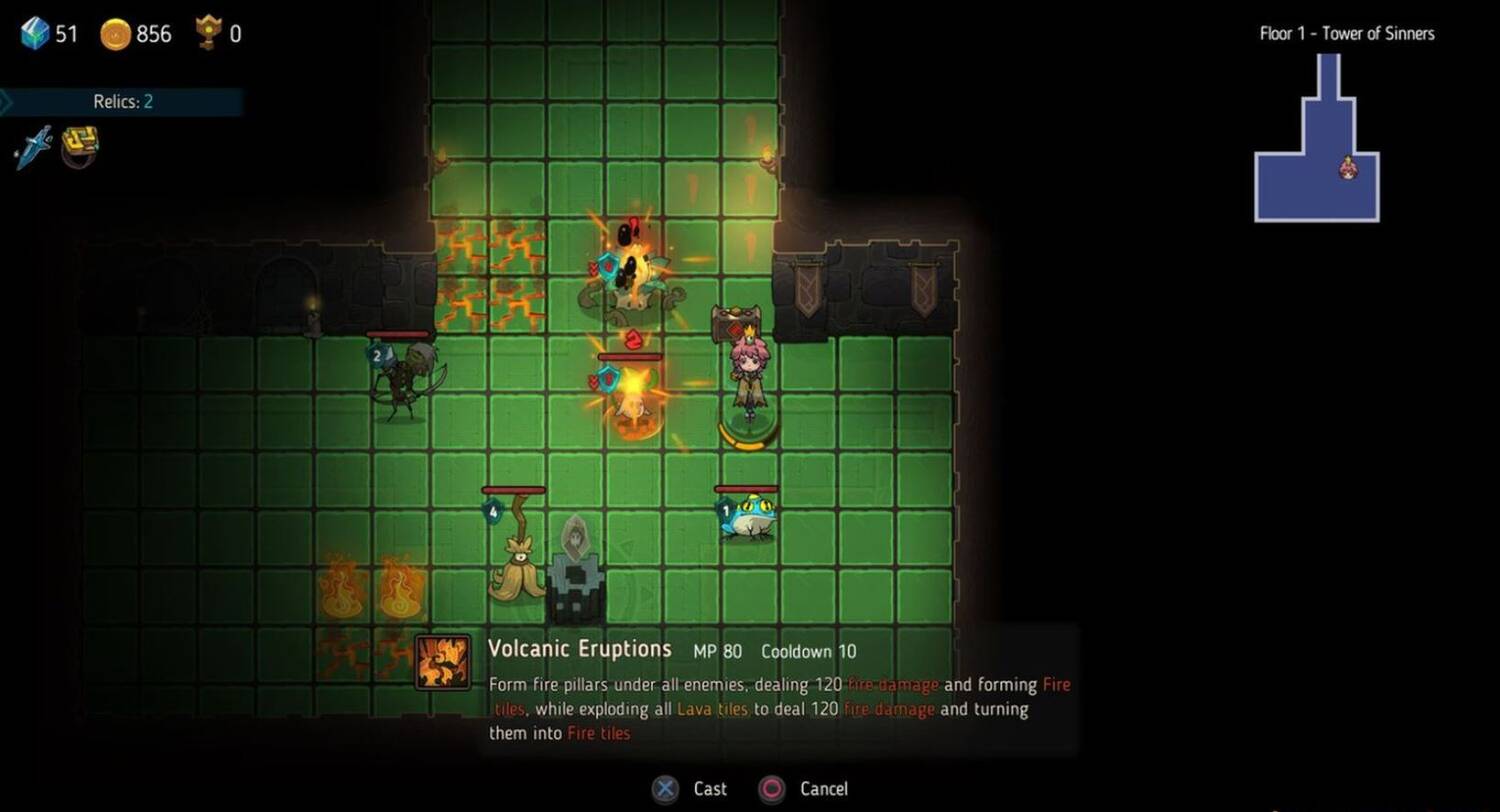Target the skeleton archer enemy

point(402,380)
